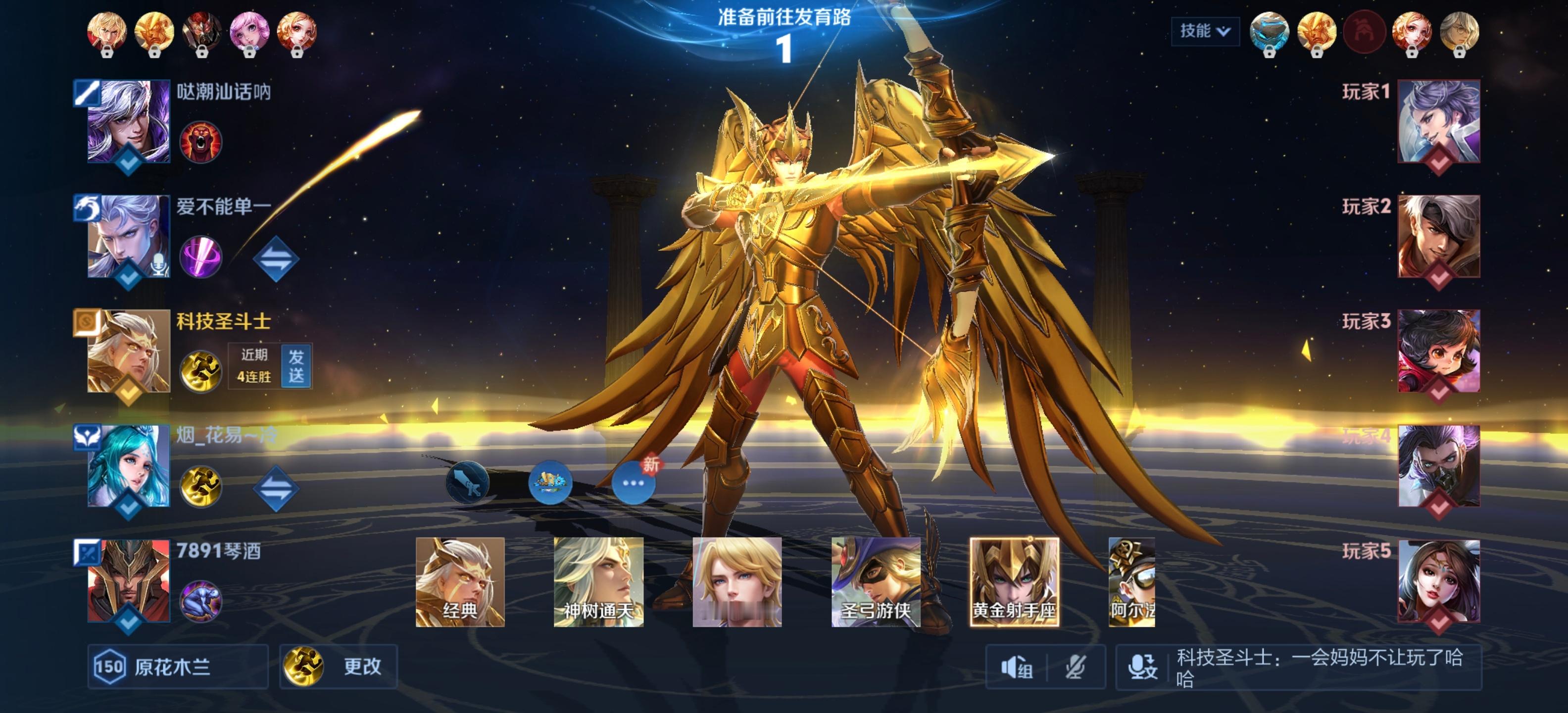Image resolution: width=1568 pixels, height=713 pixels.
Task: Select the 黄金射手座 skin
Action: [1014, 581]
